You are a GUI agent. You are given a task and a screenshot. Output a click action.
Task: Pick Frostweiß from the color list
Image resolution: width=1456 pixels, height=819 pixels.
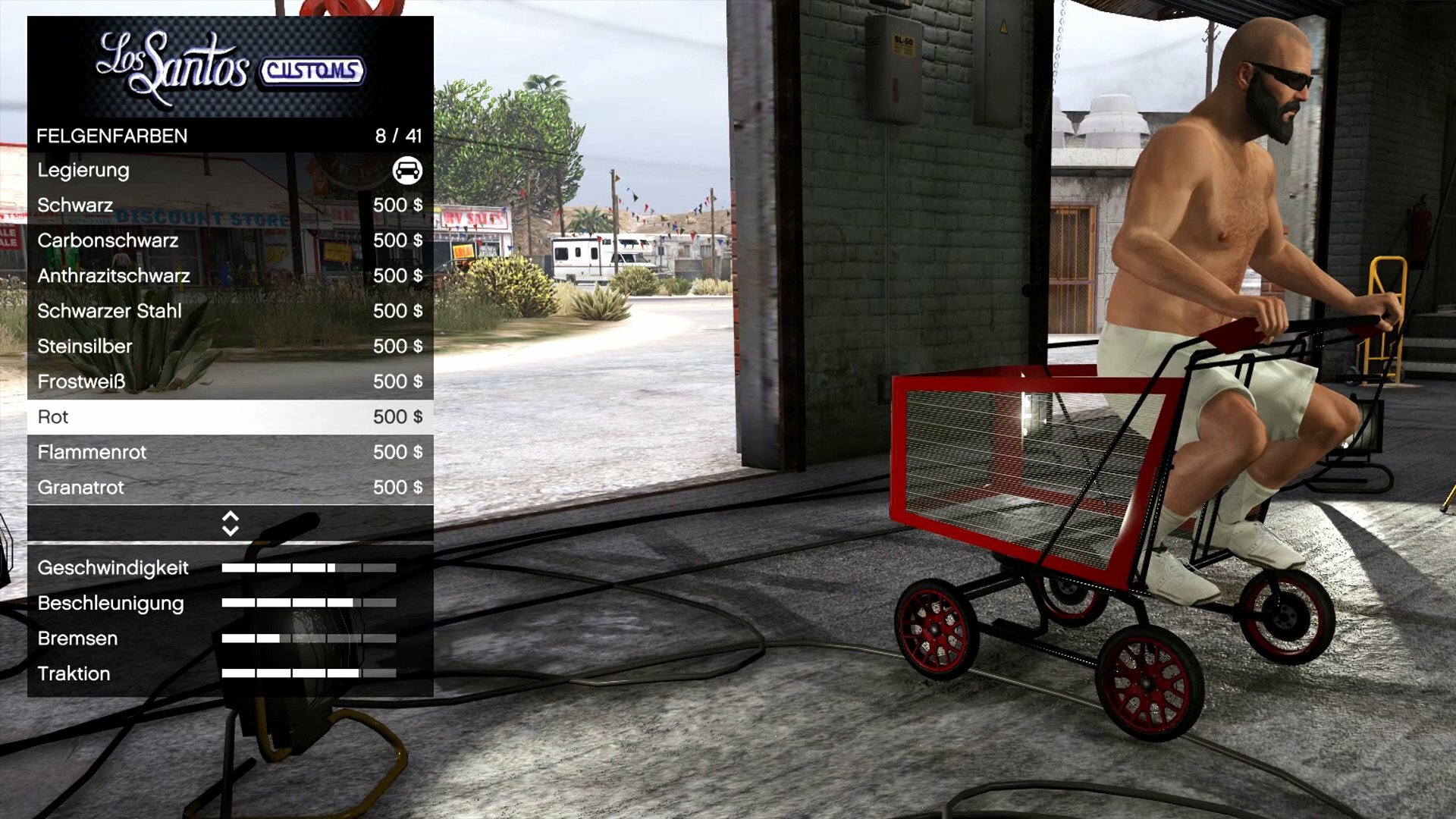[x=230, y=381]
